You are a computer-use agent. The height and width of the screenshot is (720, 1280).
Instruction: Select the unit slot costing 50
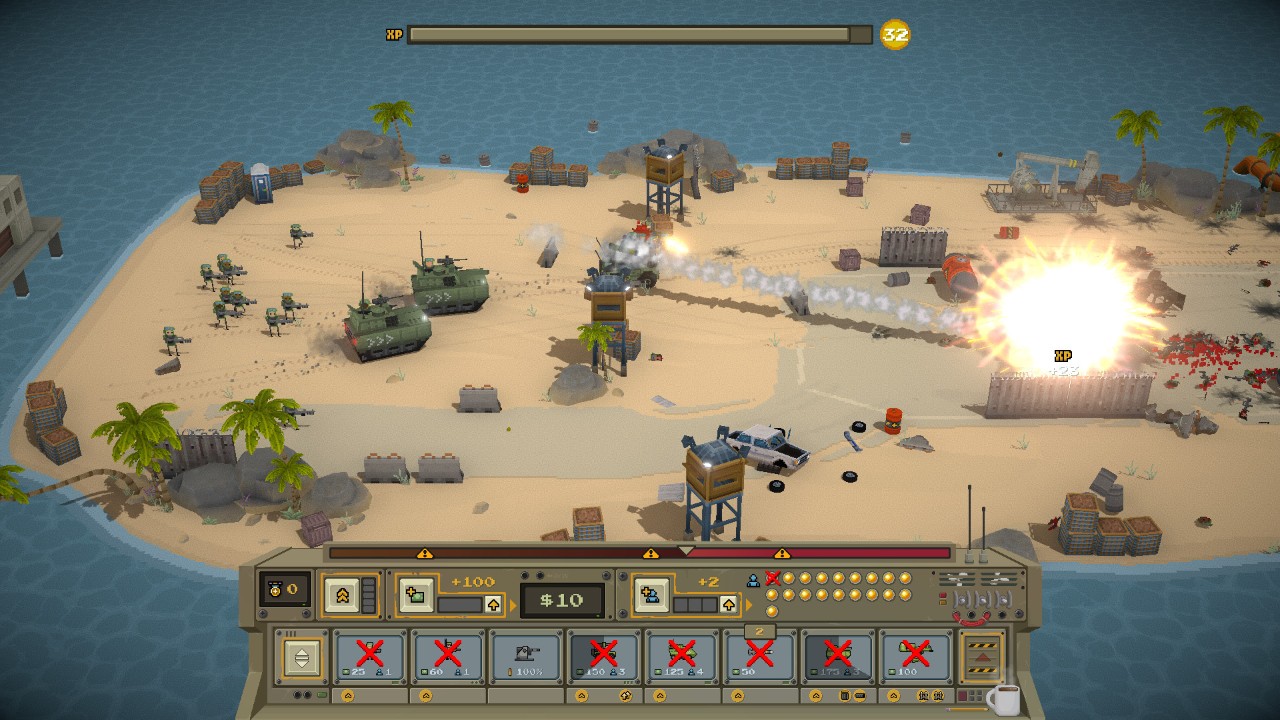tap(759, 657)
